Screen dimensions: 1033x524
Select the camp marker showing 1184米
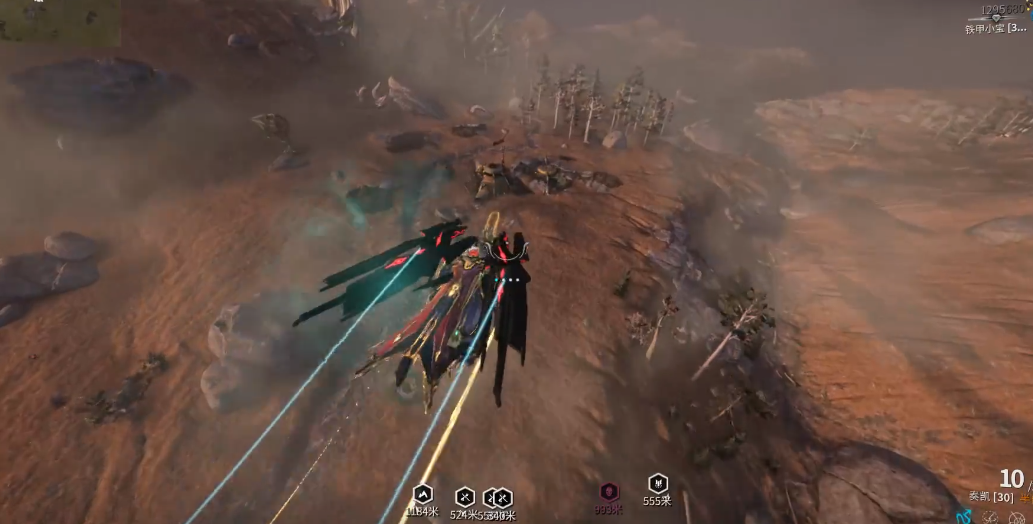coord(422,495)
